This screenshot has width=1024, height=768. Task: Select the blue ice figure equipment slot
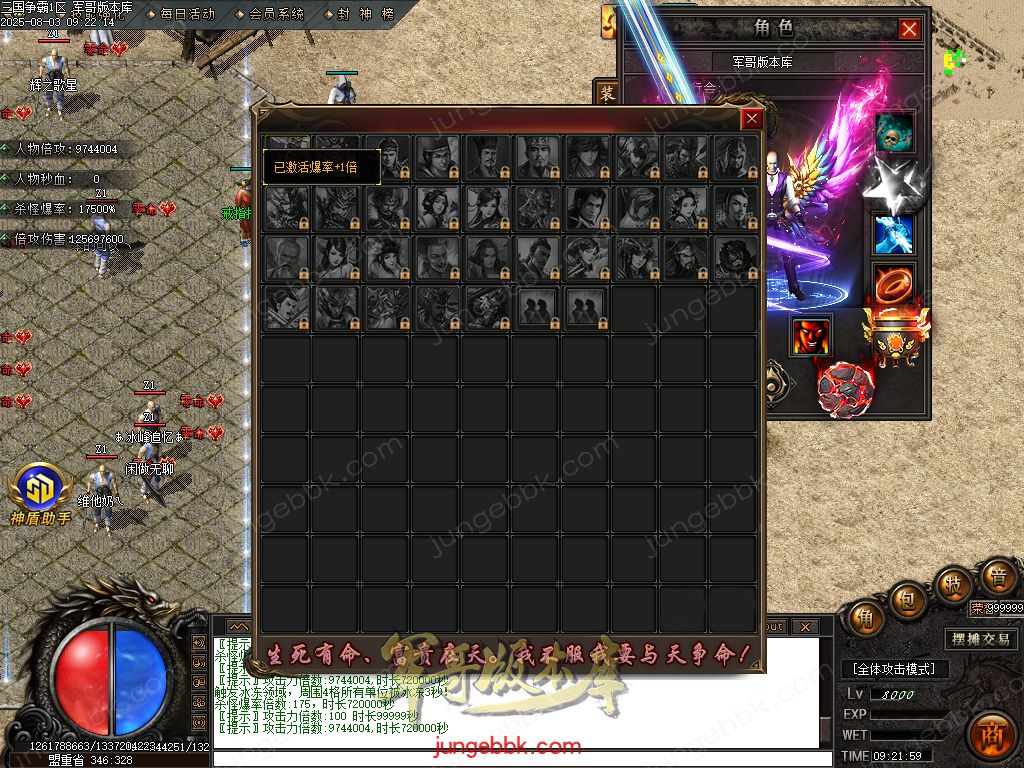click(x=894, y=234)
